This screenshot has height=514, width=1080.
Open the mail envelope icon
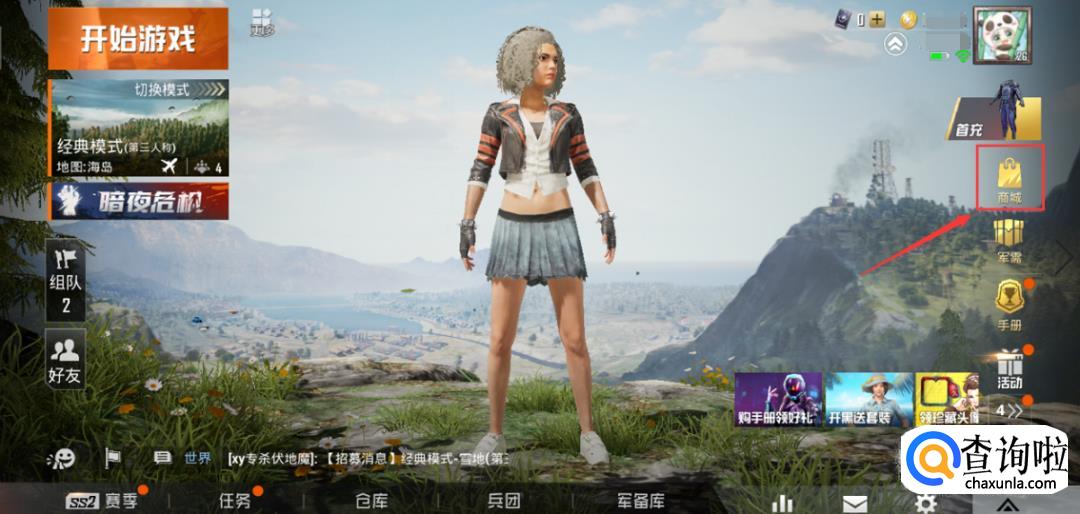[855, 502]
